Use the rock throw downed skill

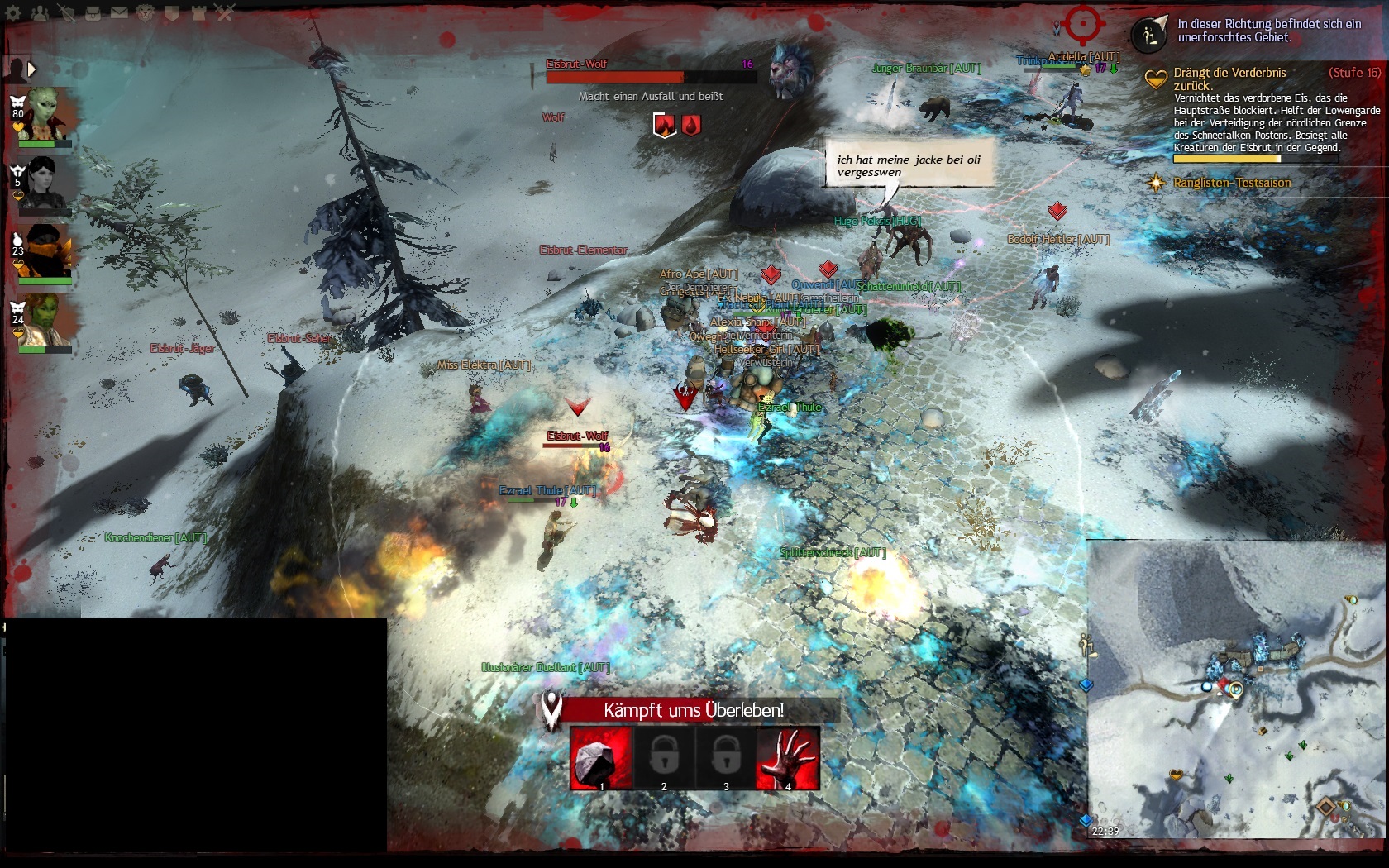[601, 758]
